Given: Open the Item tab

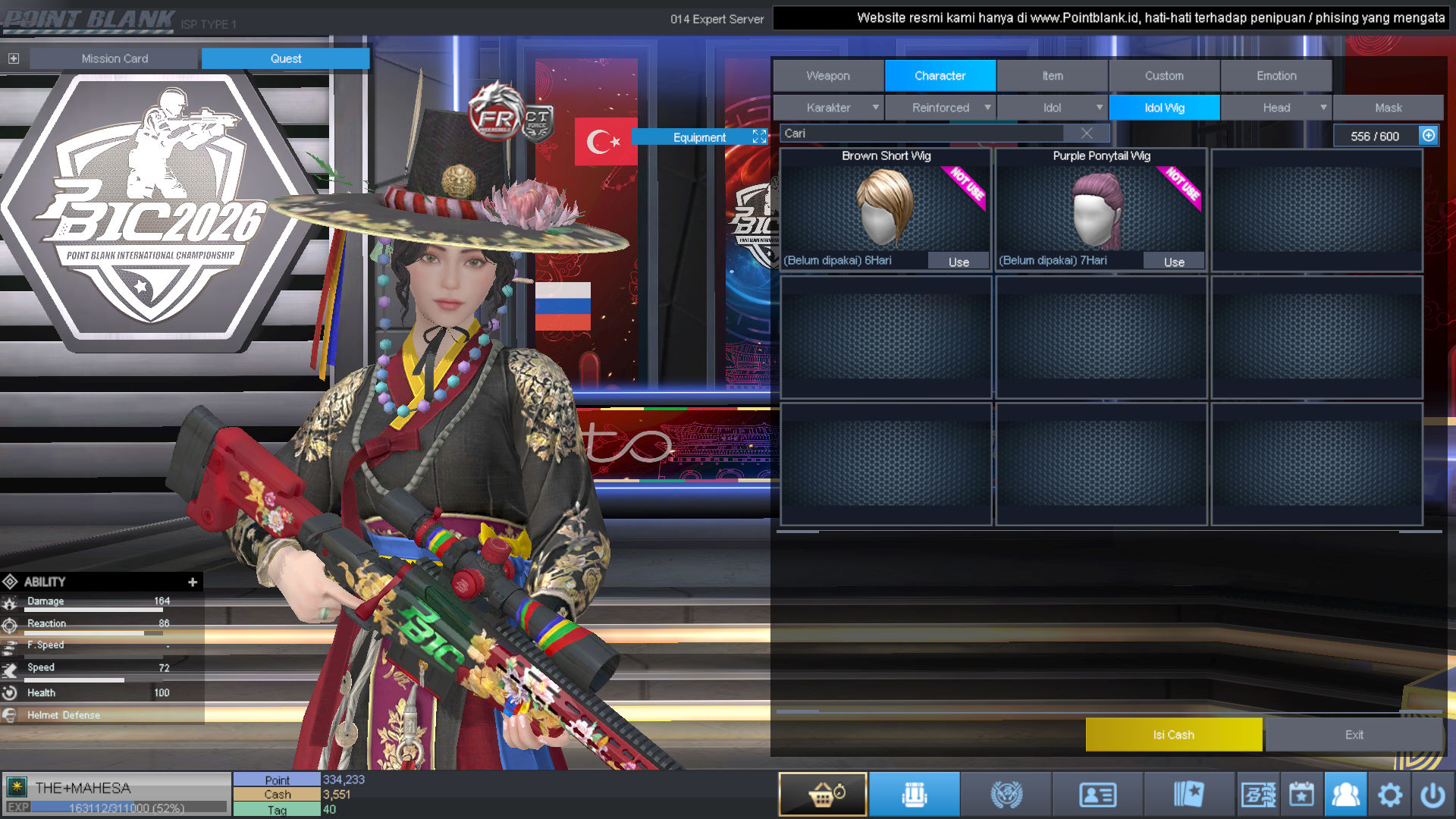Looking at the screenshot, I should pos(1052,76).
